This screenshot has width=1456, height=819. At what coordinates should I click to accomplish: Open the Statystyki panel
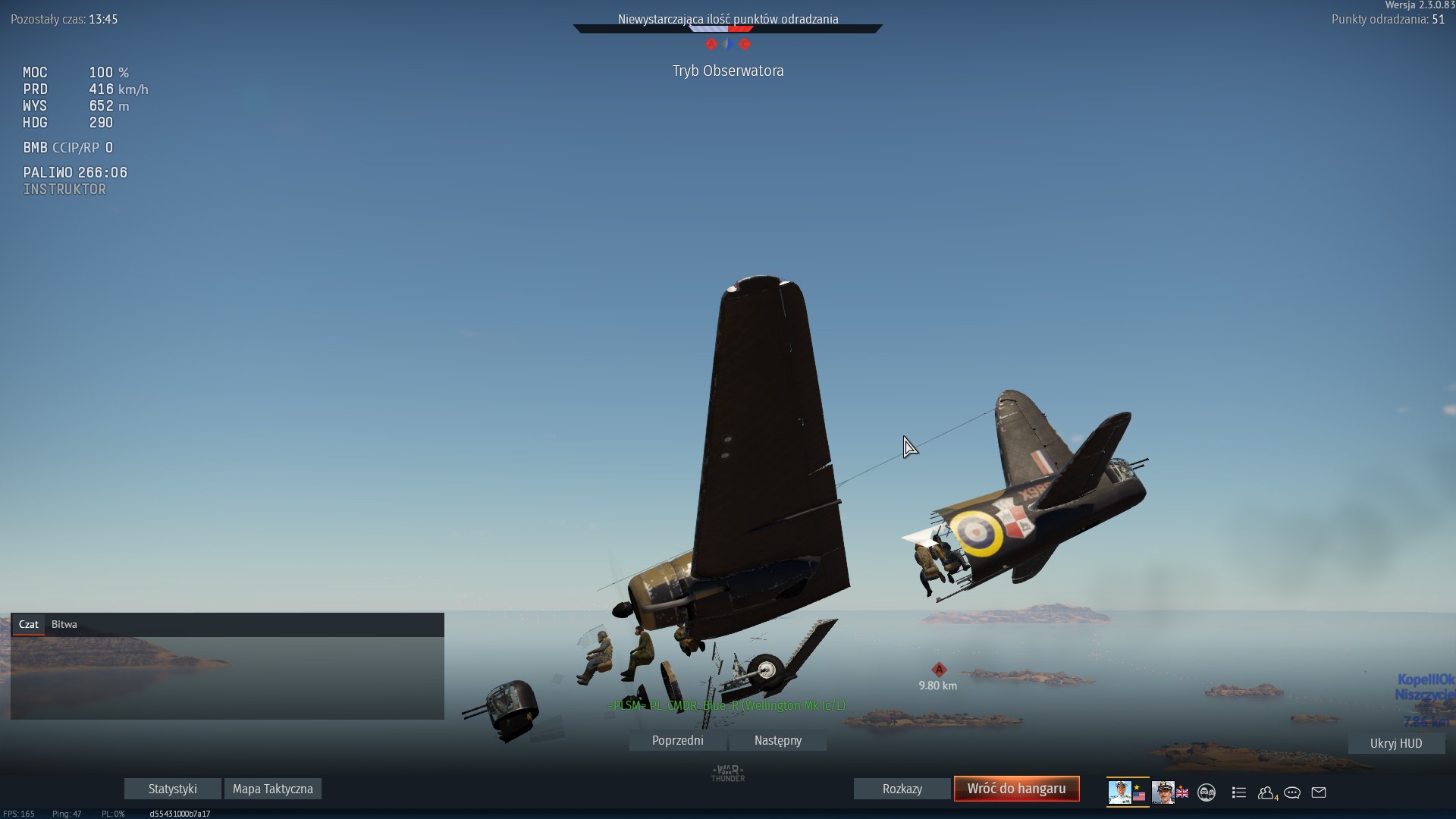(172, 789)
